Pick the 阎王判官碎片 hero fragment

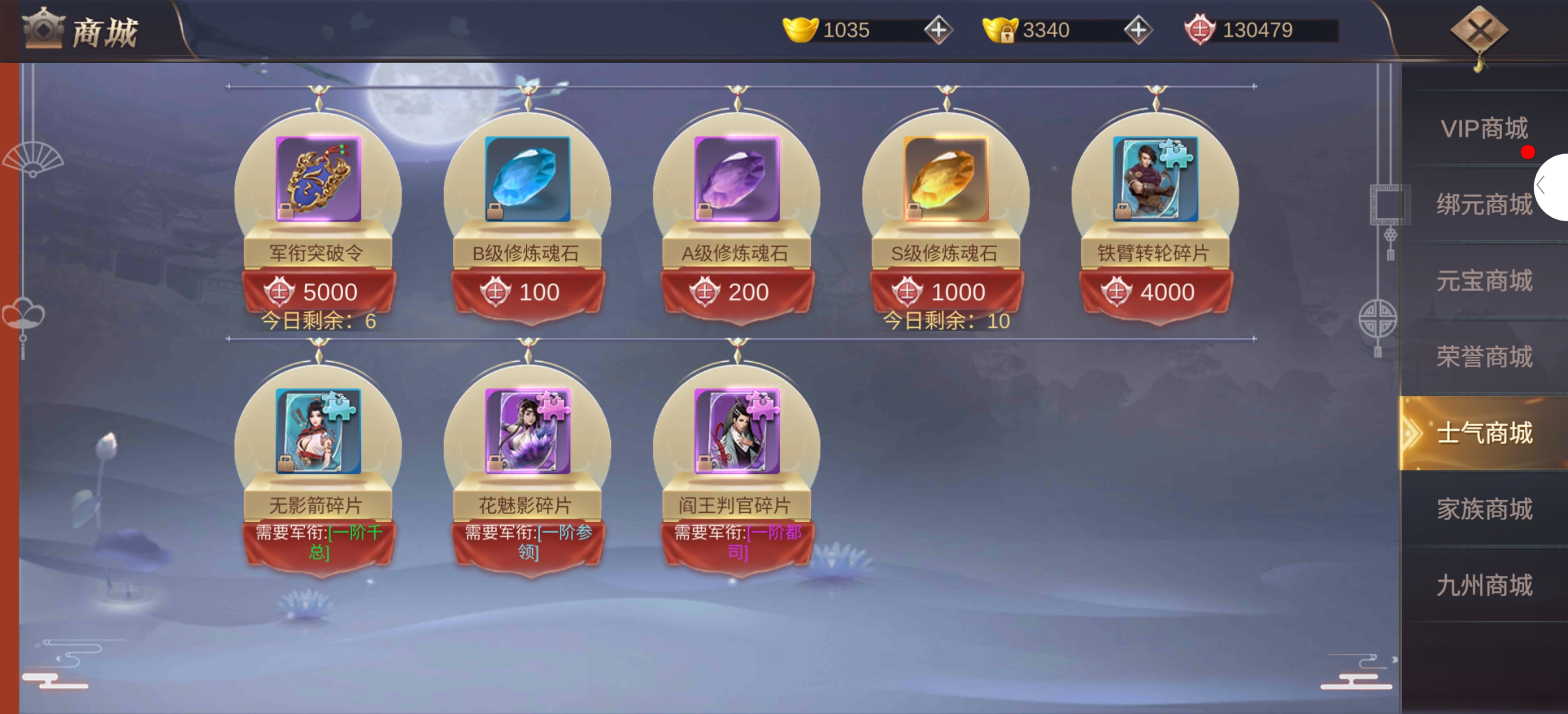tap(736, 431)
